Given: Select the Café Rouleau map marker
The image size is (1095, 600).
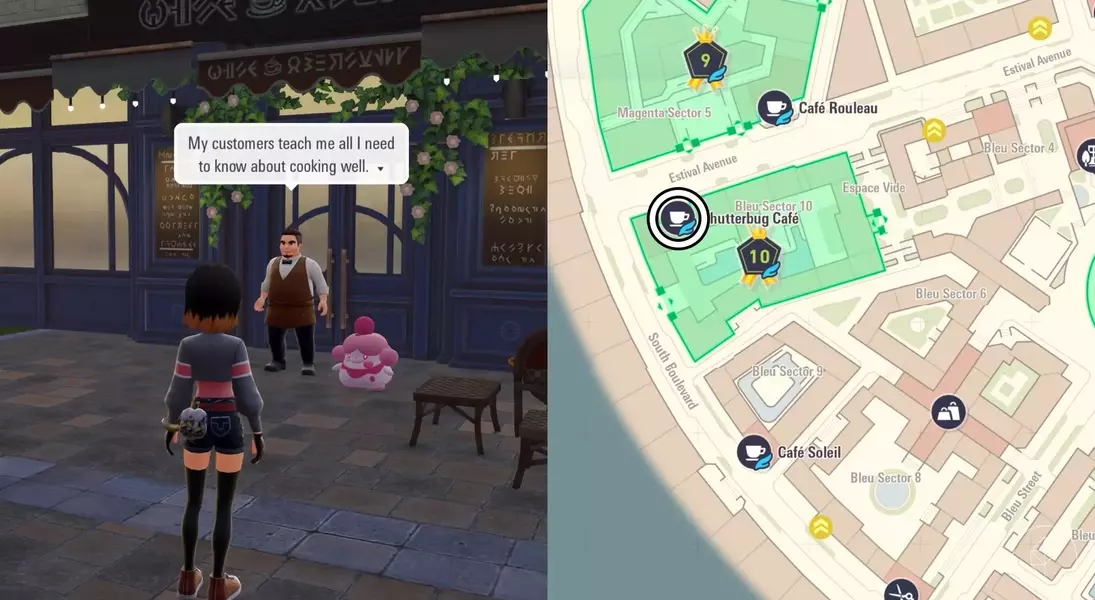Looking at the screenshot, I should pos(774,108).
